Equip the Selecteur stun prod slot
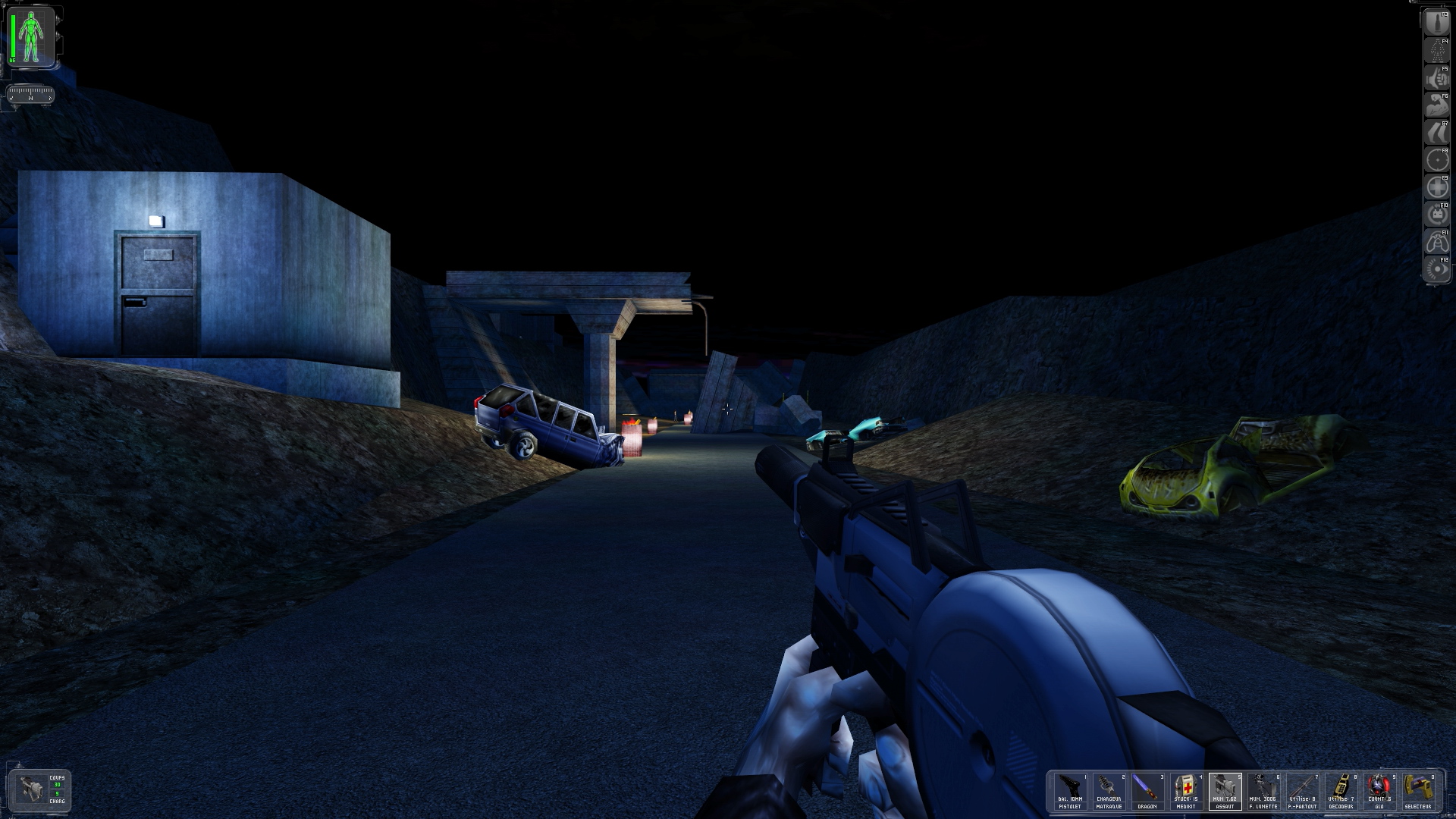 [x=1417, y=792]
